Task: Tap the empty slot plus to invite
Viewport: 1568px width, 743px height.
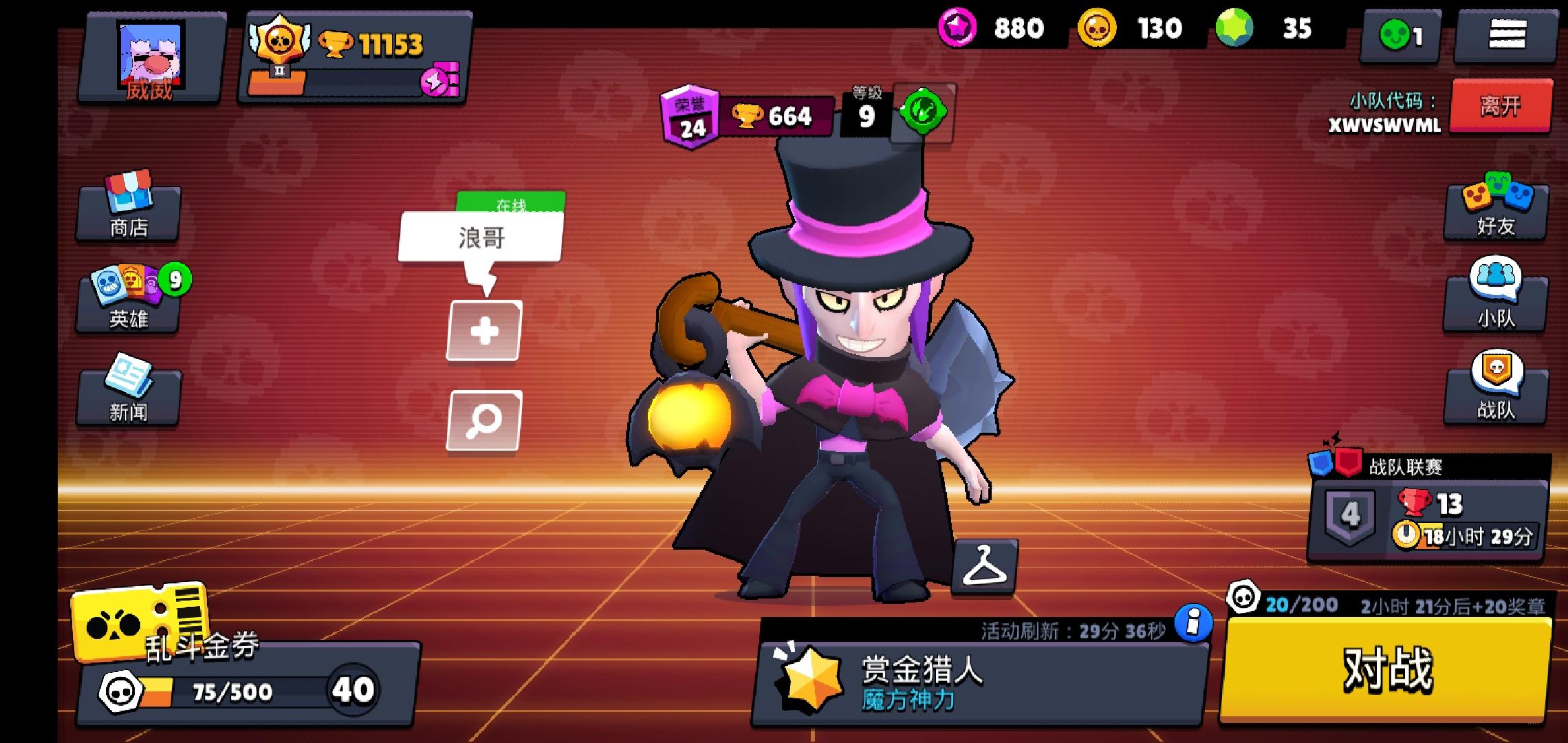Action: 483,330
